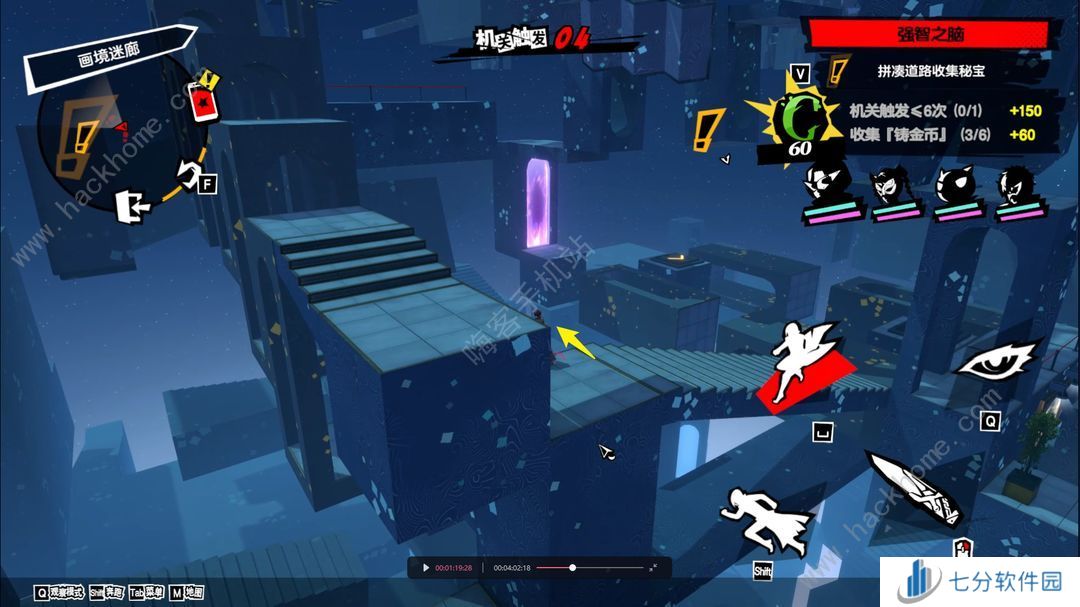Select the fourth party member portrait

pos(1019,191)
